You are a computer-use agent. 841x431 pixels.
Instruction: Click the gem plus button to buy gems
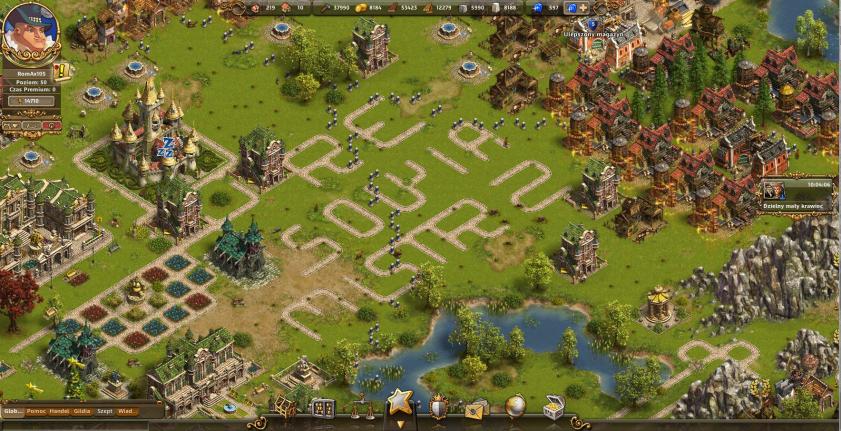582,8
